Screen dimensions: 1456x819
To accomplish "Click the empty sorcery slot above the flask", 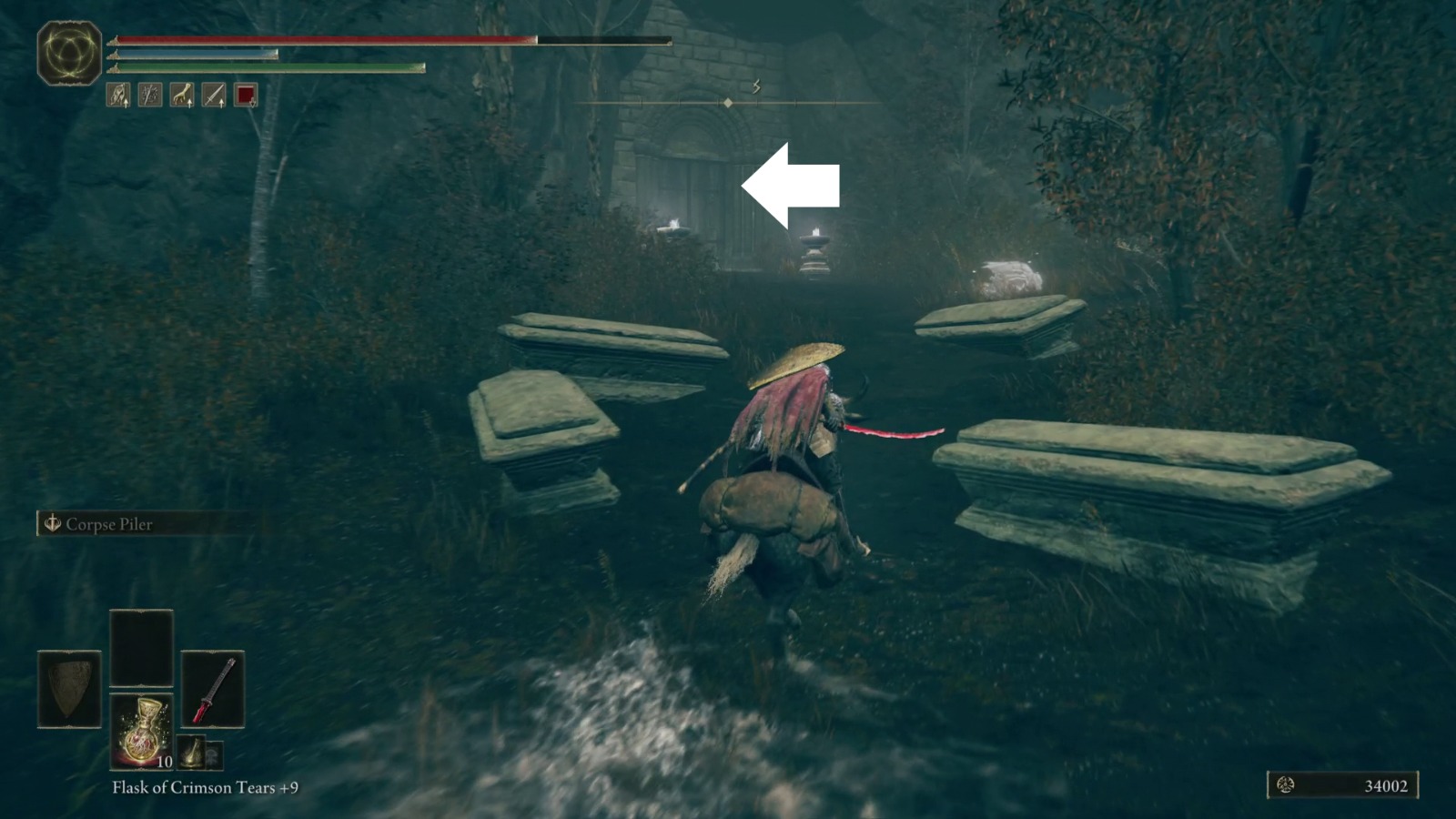I will 141,646.
